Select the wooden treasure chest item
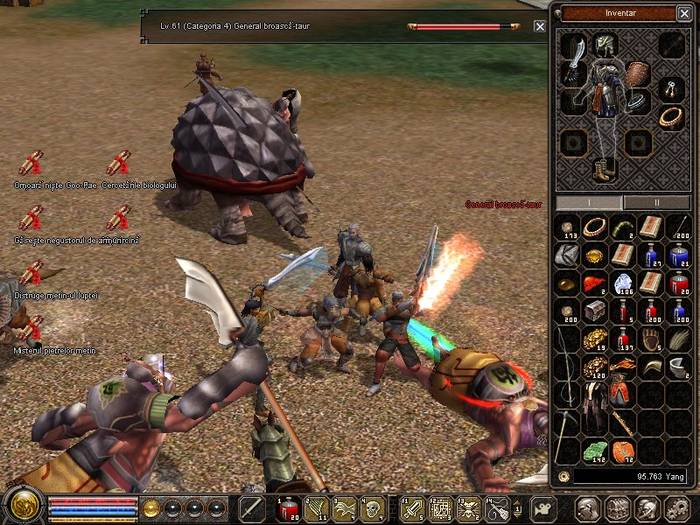Image resolution: width=700 pixels, height=525 pixels. [595, 310]
